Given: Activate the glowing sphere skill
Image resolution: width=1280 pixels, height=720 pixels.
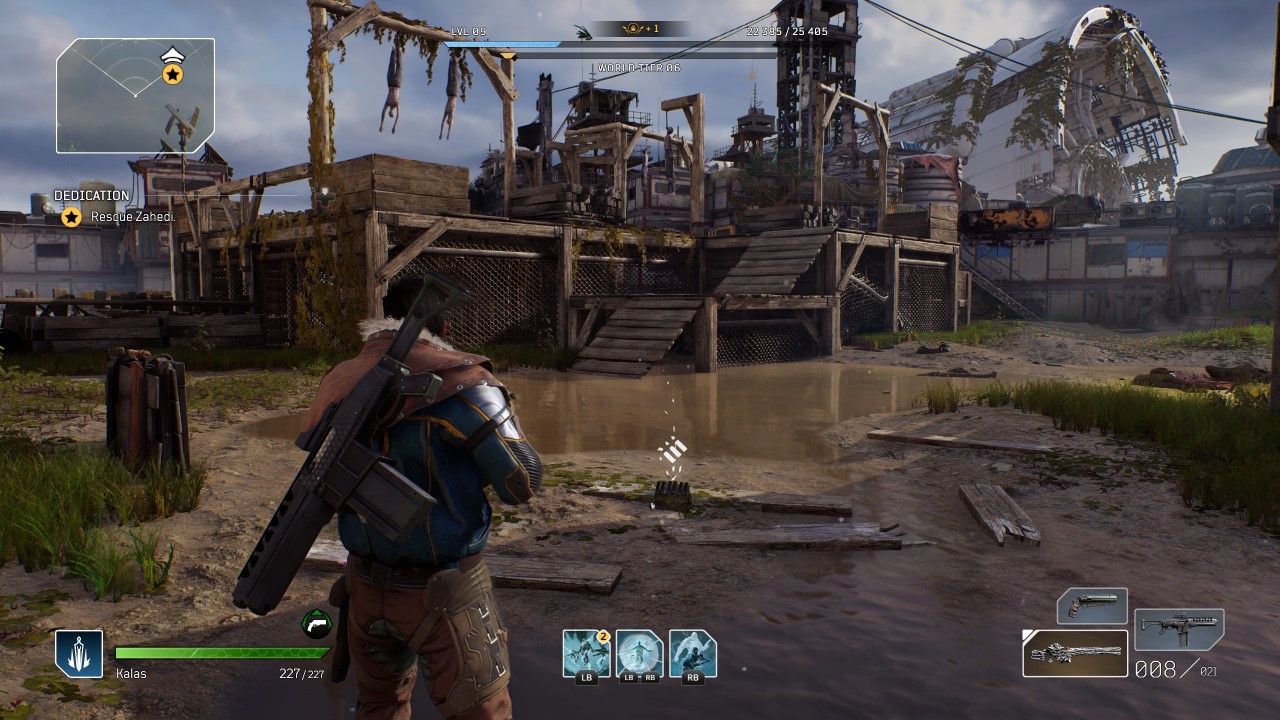Looking at the screenshot, I should [639, 653].
